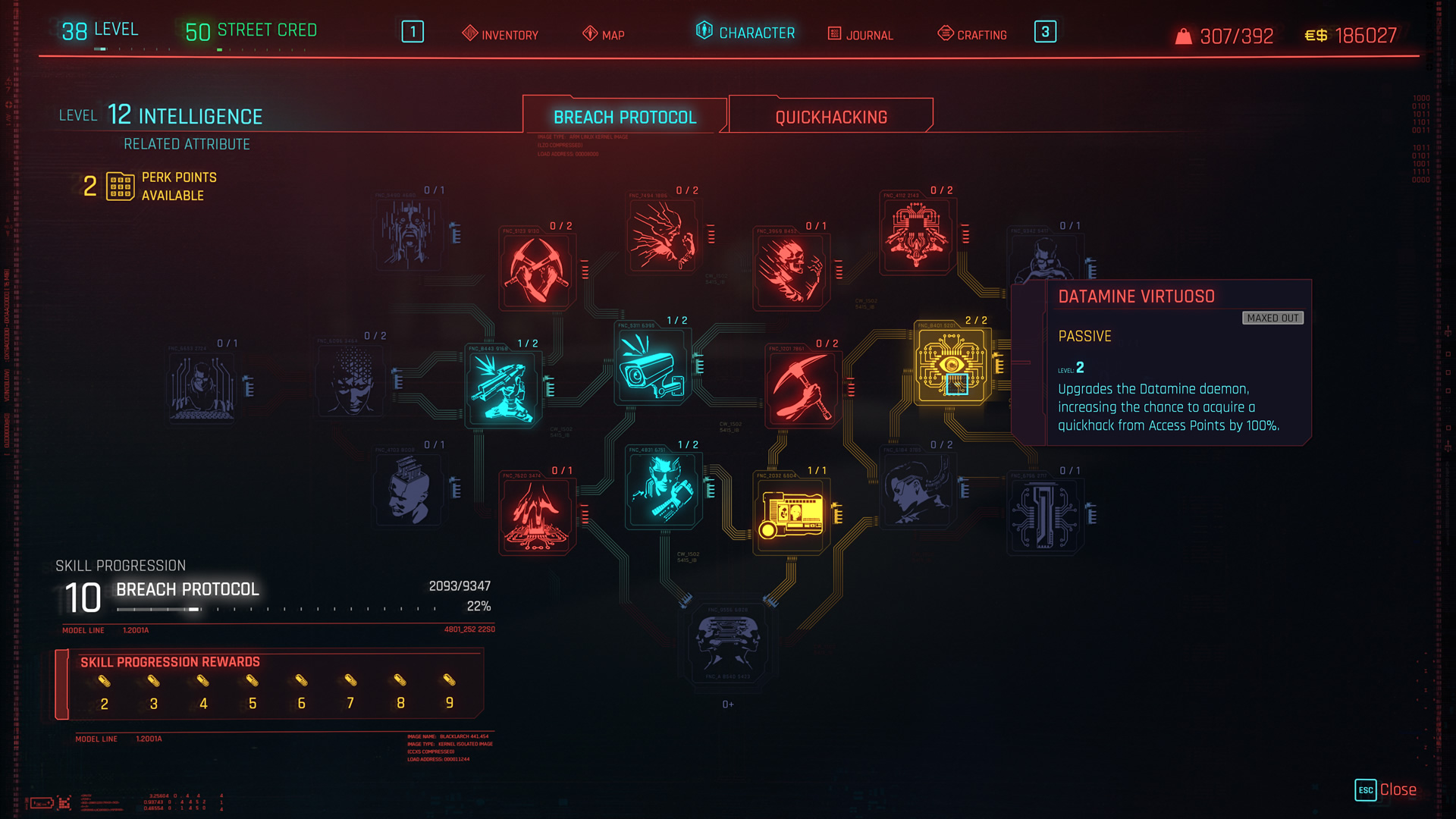Open the Crafting menu
This screenshot has height=819, width=1456.
coord(974,33)
